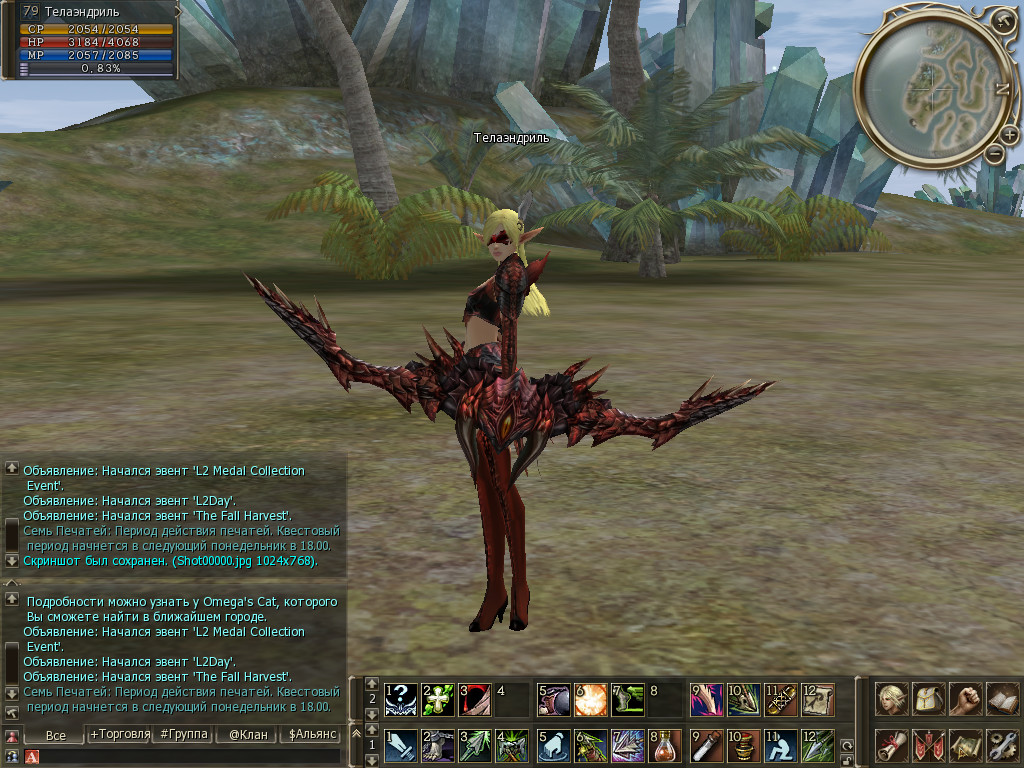
Task: Show the Все chat tab
Action: click(x=56, y=735)
